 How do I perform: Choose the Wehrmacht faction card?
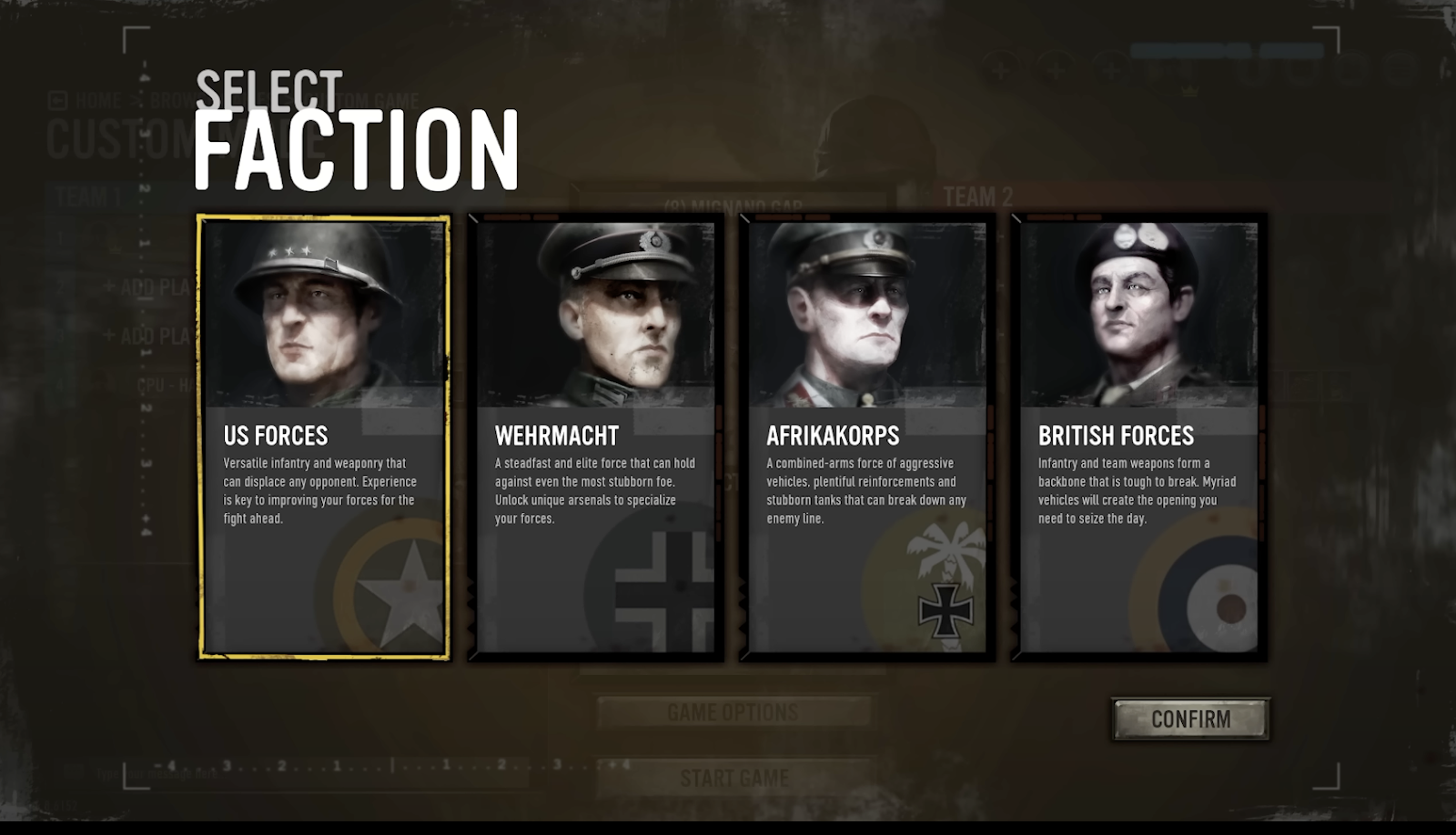595,437
